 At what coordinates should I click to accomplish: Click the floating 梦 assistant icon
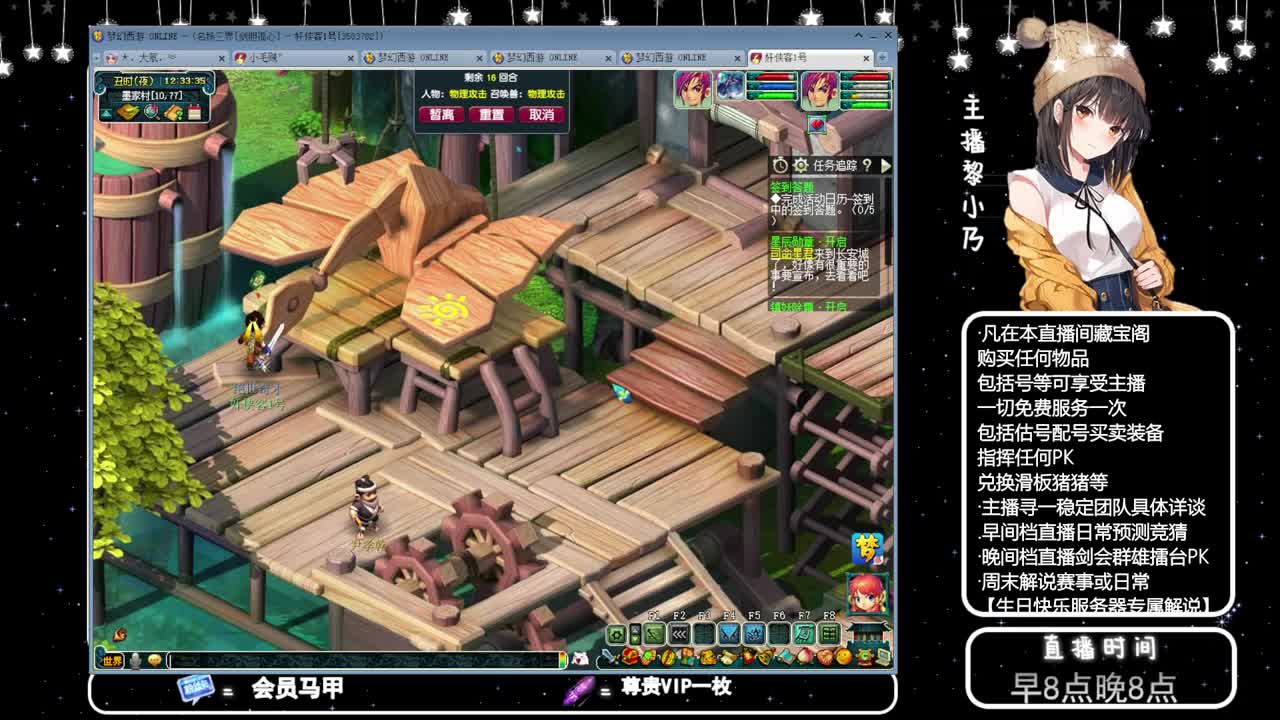pos(868,547)
